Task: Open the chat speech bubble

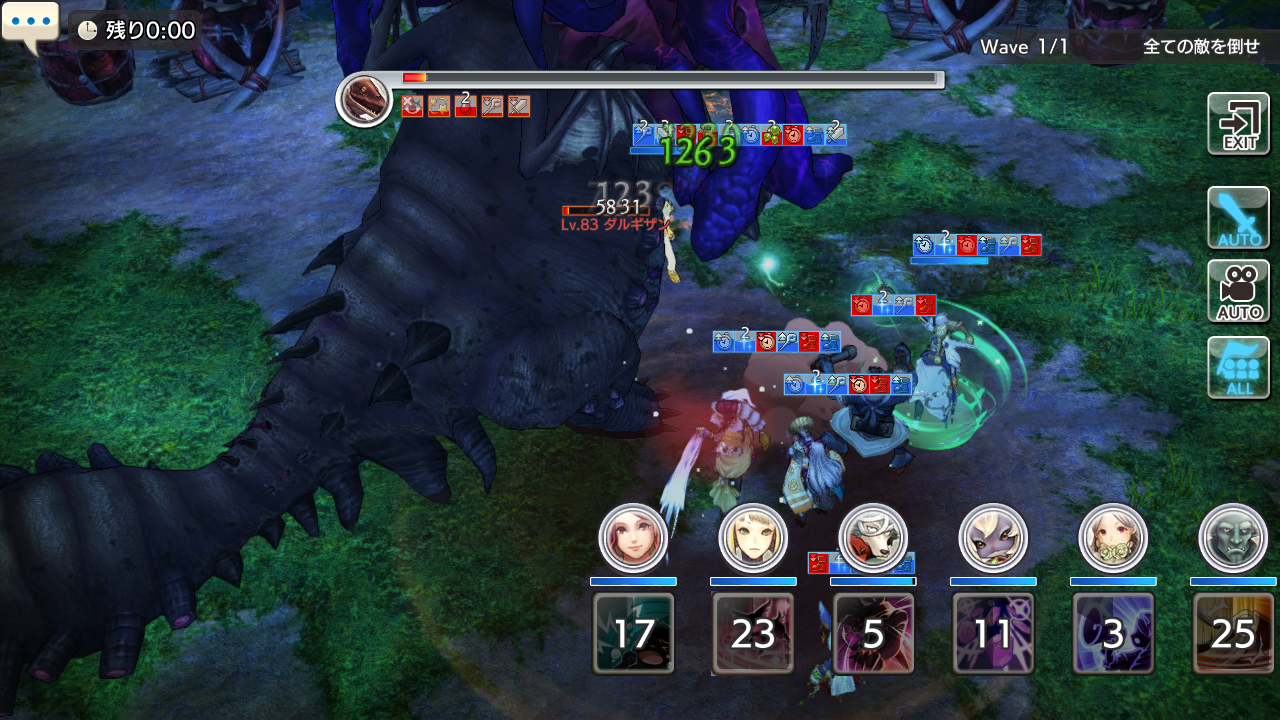Action: [30, 25]
